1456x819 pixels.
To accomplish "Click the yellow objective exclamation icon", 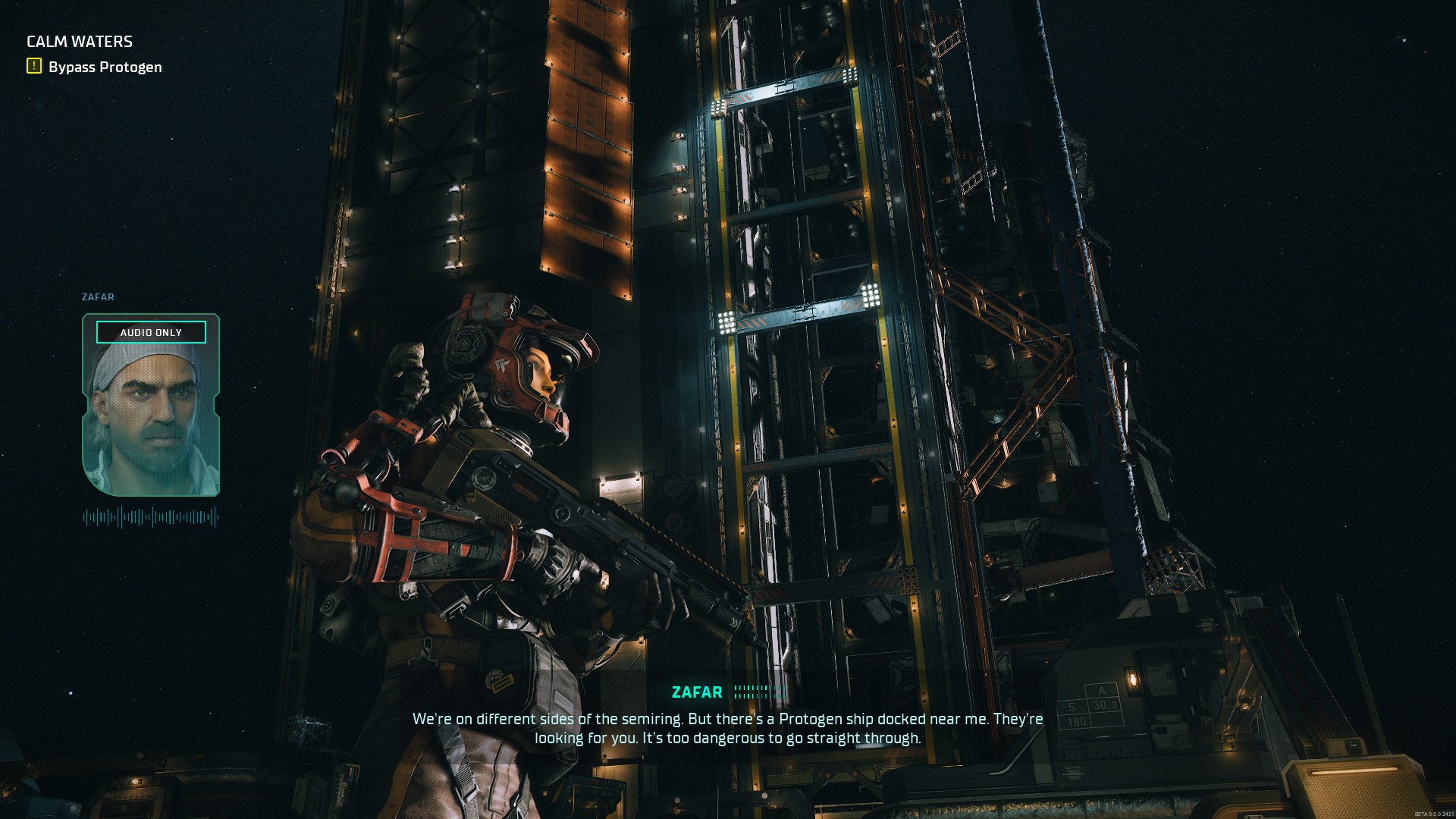I will pyautogui.click(x=32, y=66).
